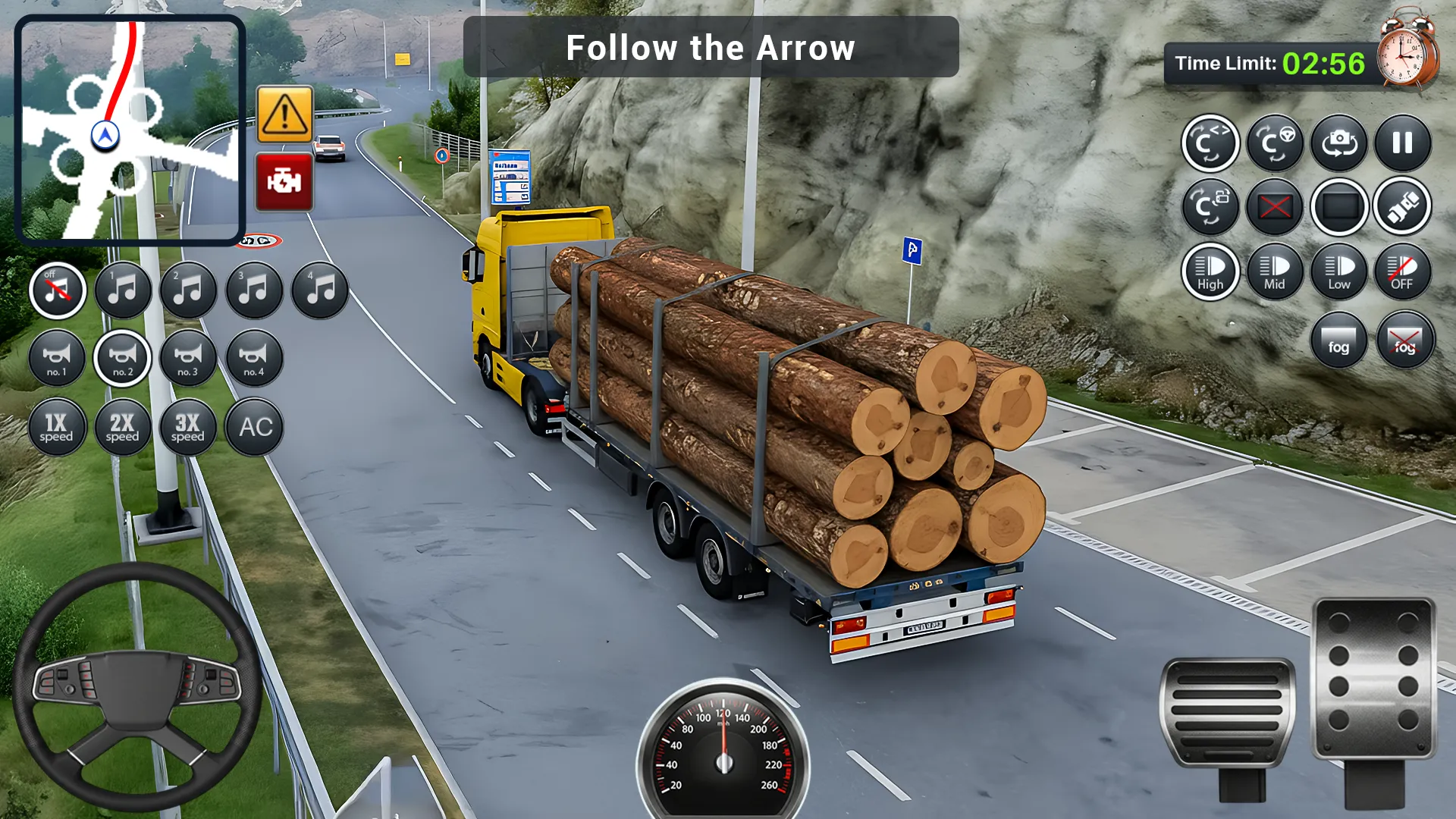
Task: Enable fog mode
Action: [x=1338, y=340]
